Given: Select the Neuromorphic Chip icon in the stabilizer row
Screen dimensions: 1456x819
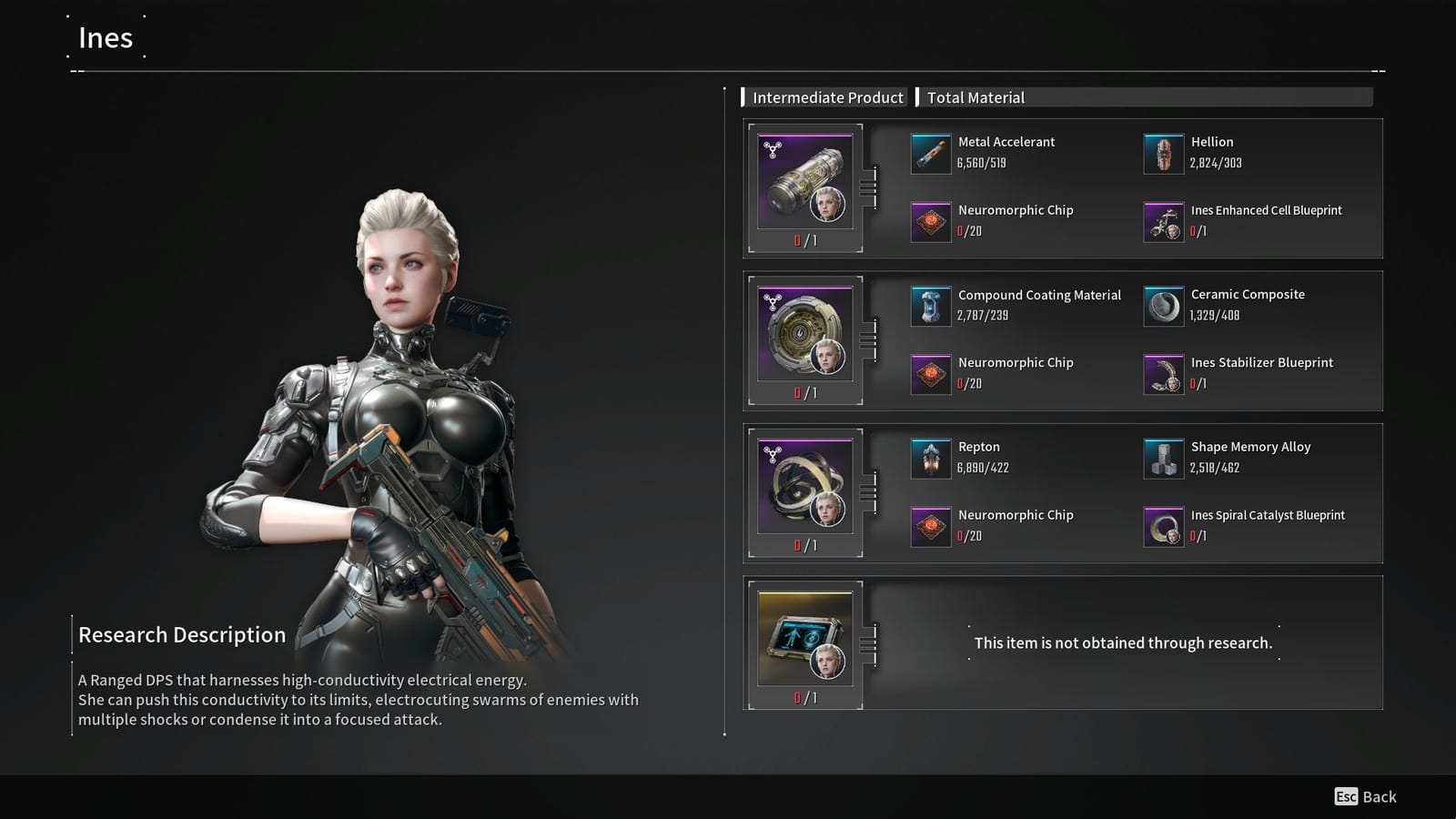Looking at the screenshot, I should click(930, 373).
